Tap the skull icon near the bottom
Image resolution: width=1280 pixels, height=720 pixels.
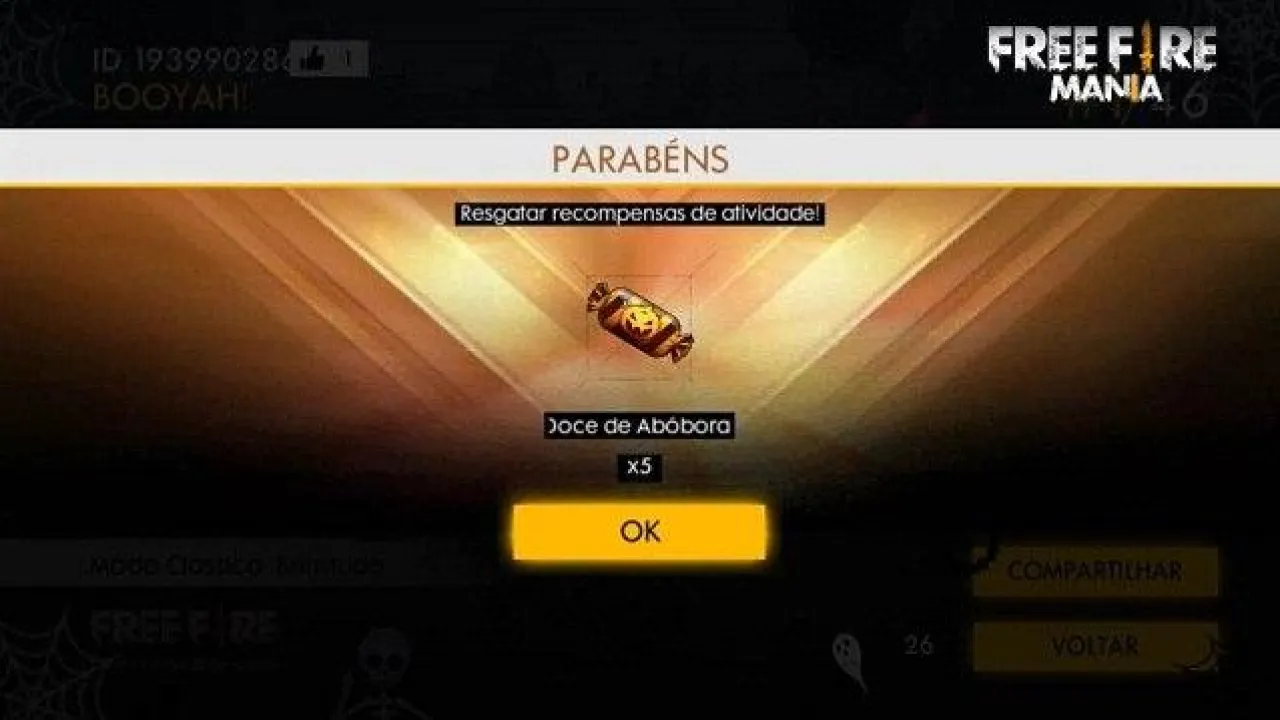(383, 655)
